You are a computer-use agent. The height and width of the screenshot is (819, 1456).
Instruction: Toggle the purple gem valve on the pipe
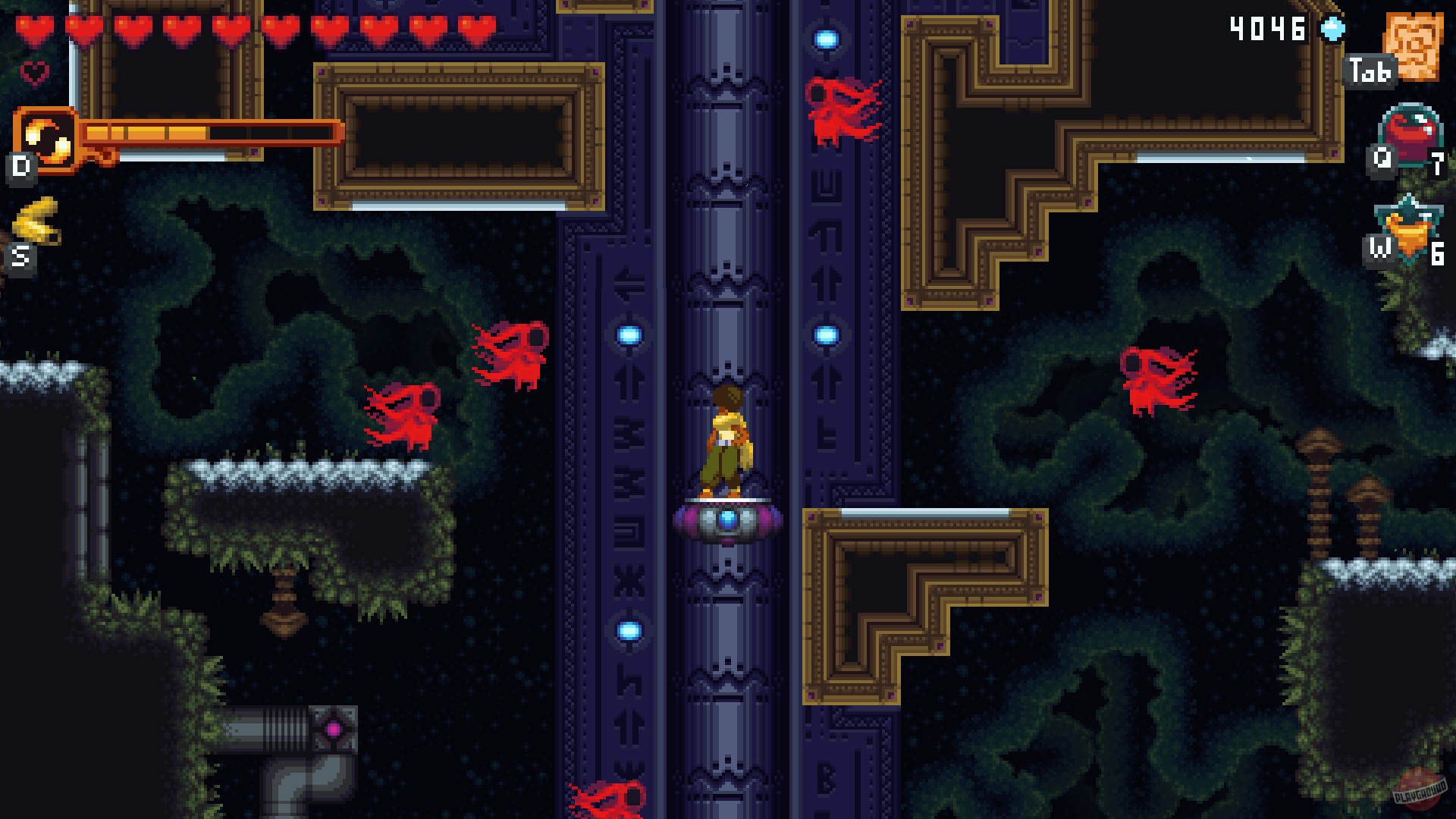(x=331, y=727)
